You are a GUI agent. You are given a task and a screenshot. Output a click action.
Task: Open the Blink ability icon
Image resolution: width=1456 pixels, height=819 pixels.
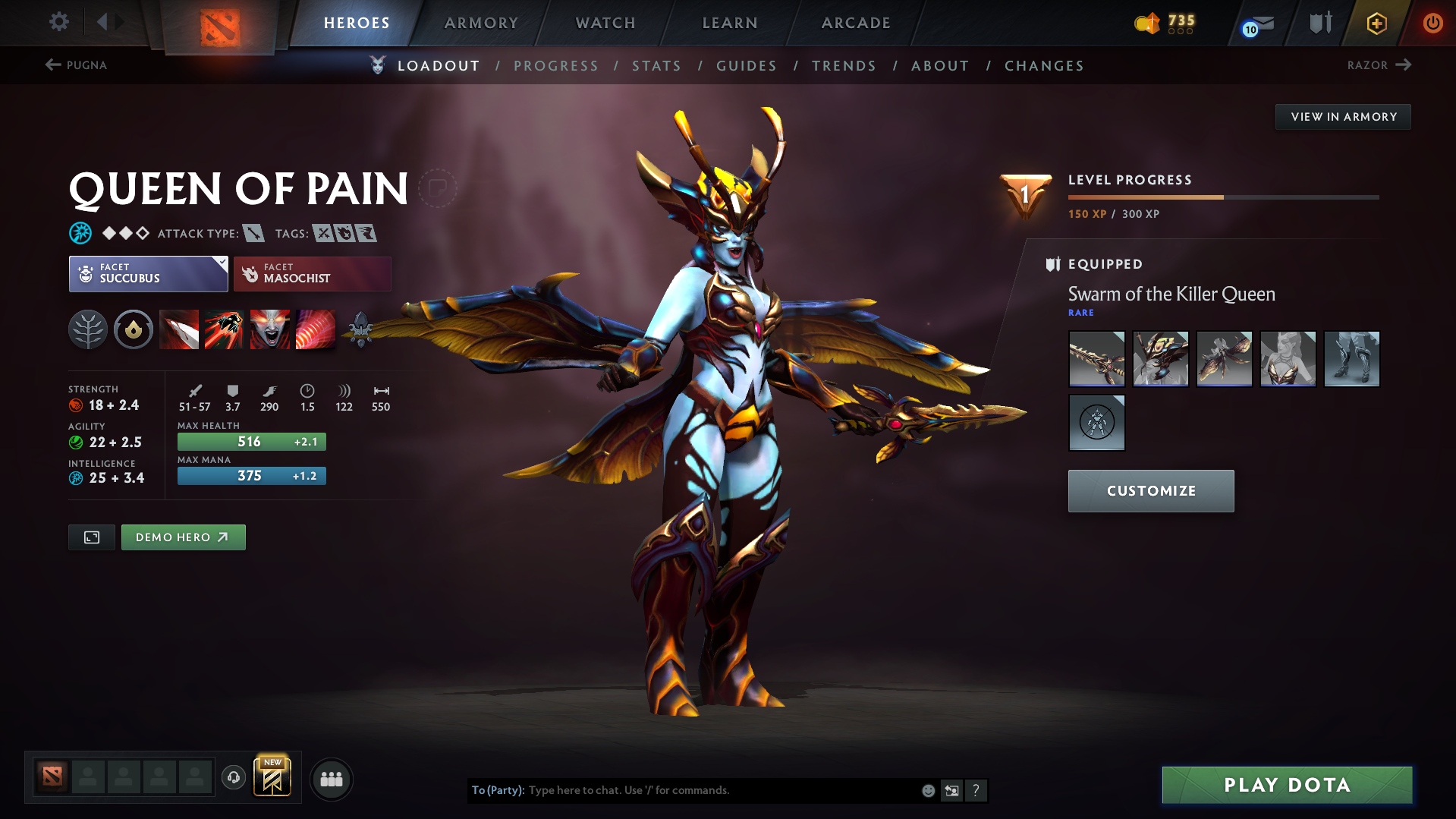click(x=225, y=329)
